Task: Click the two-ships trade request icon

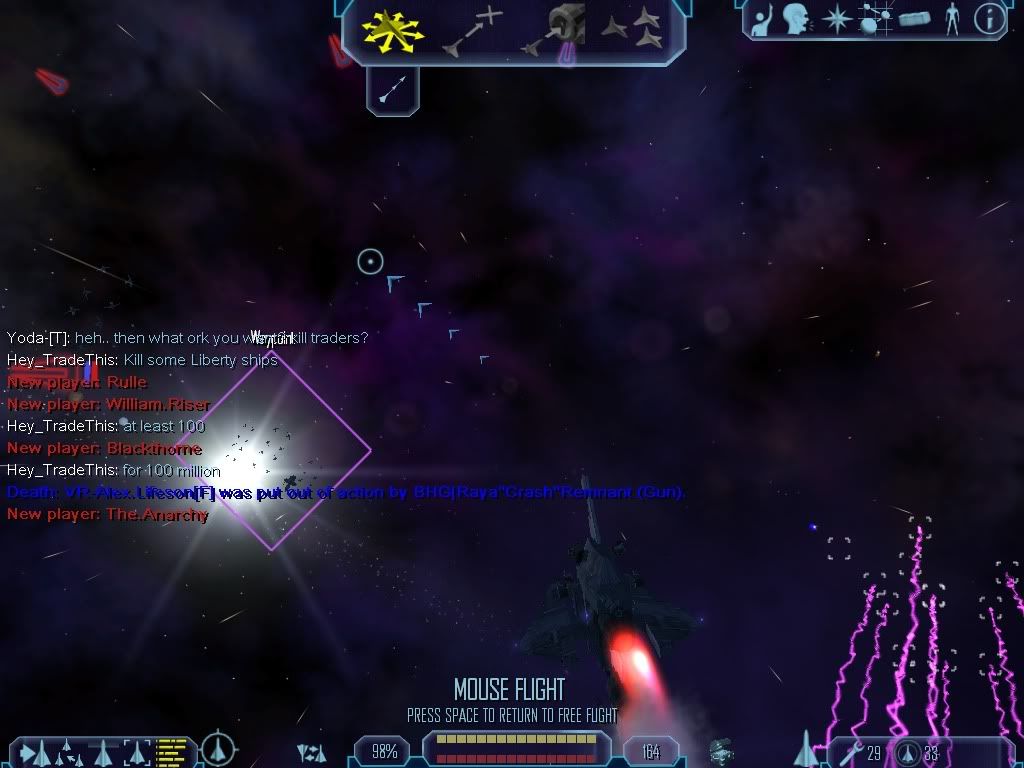Action: pyautogui.click(x=312, y=752)
